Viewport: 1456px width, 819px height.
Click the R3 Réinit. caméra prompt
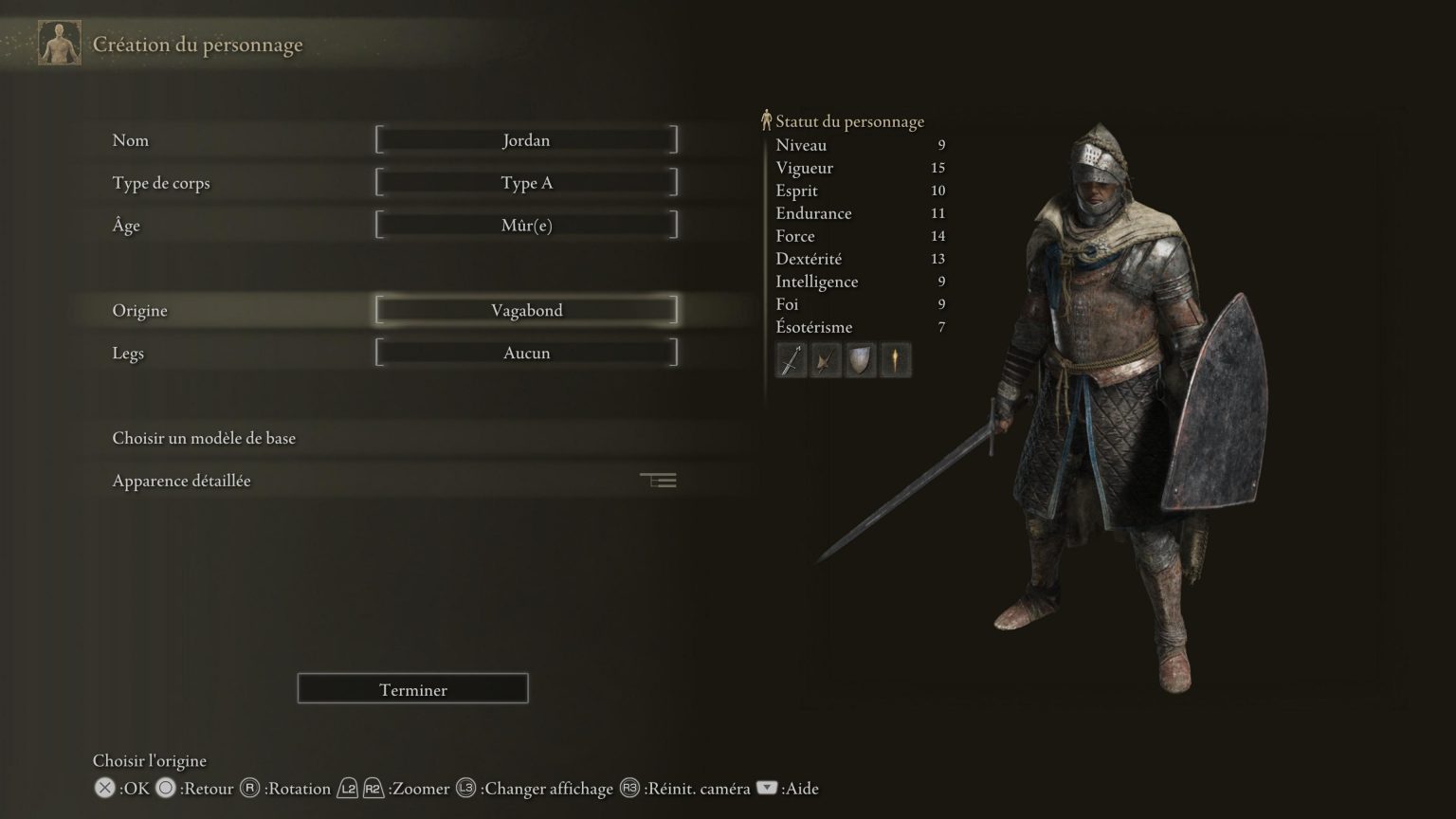point(629,788)
